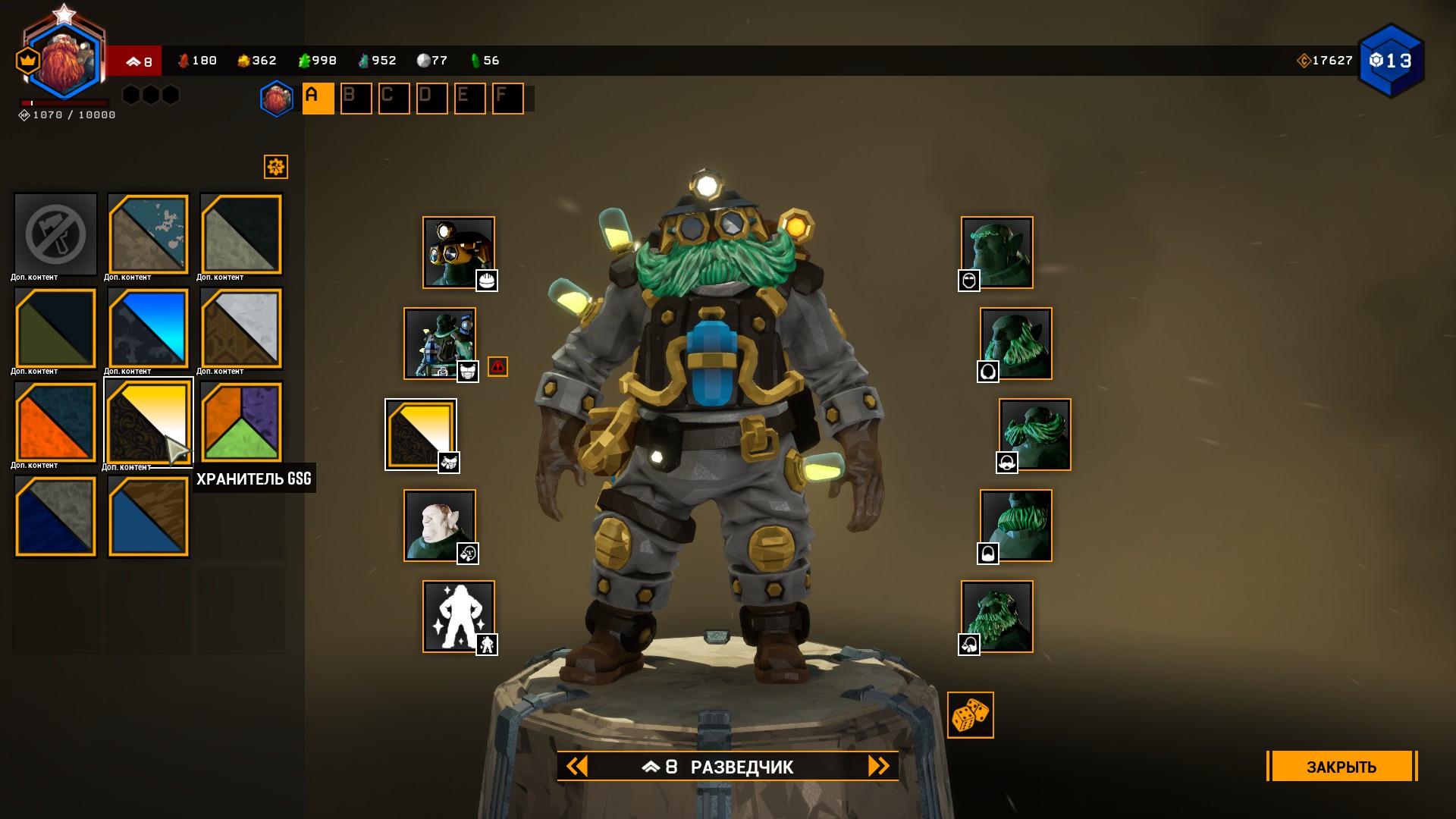The image size is (1456, 819).
Task: Select loadout B
Action: 356,99
